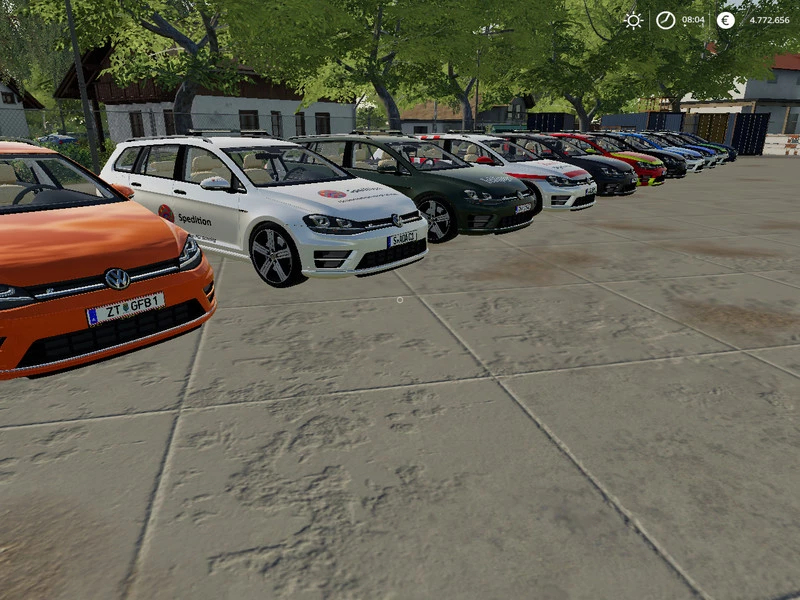Click the euro money icon

click(725, 20)
